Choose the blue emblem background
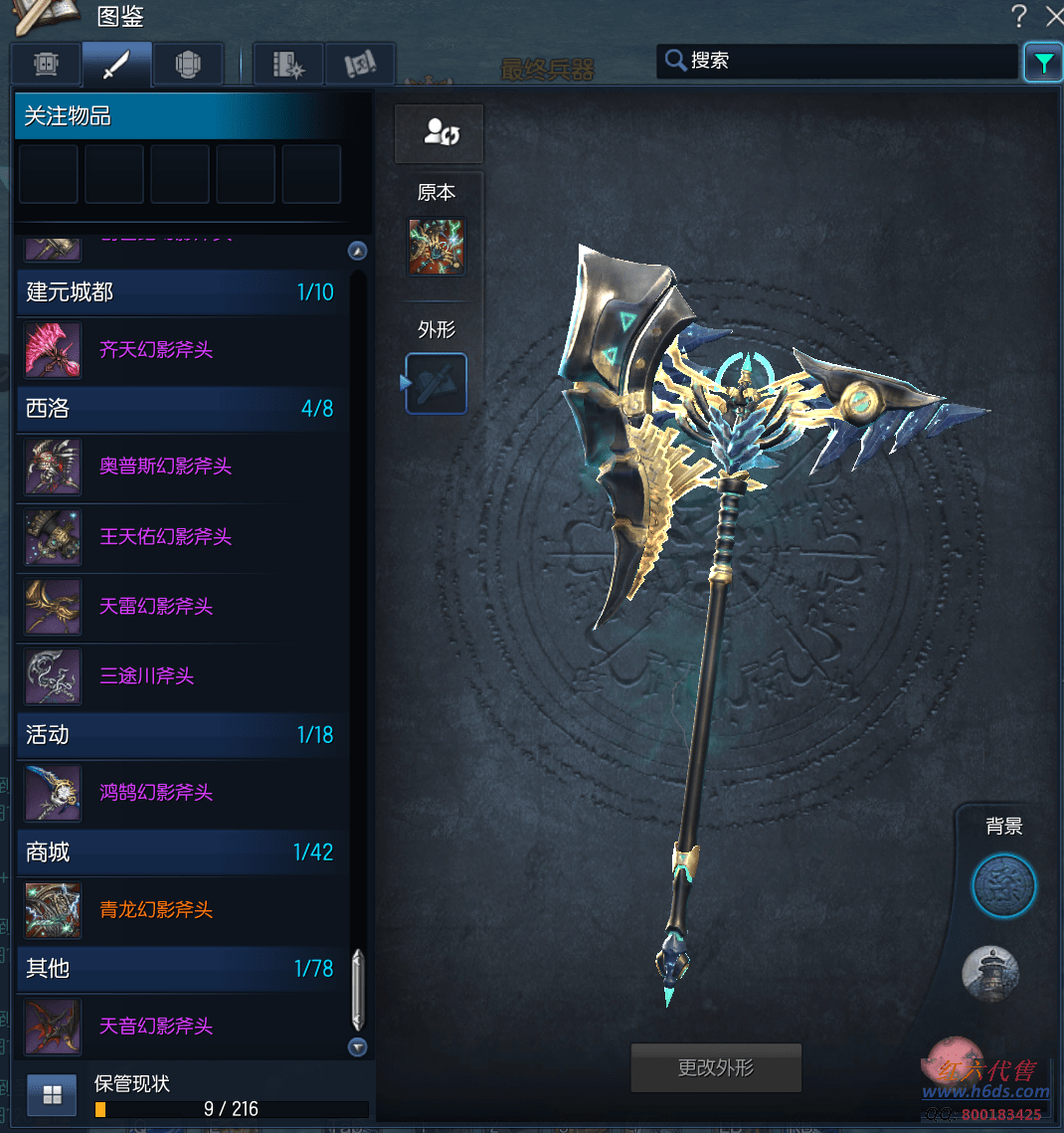Viewport: 1064px width, 1133px height. 1003,884
